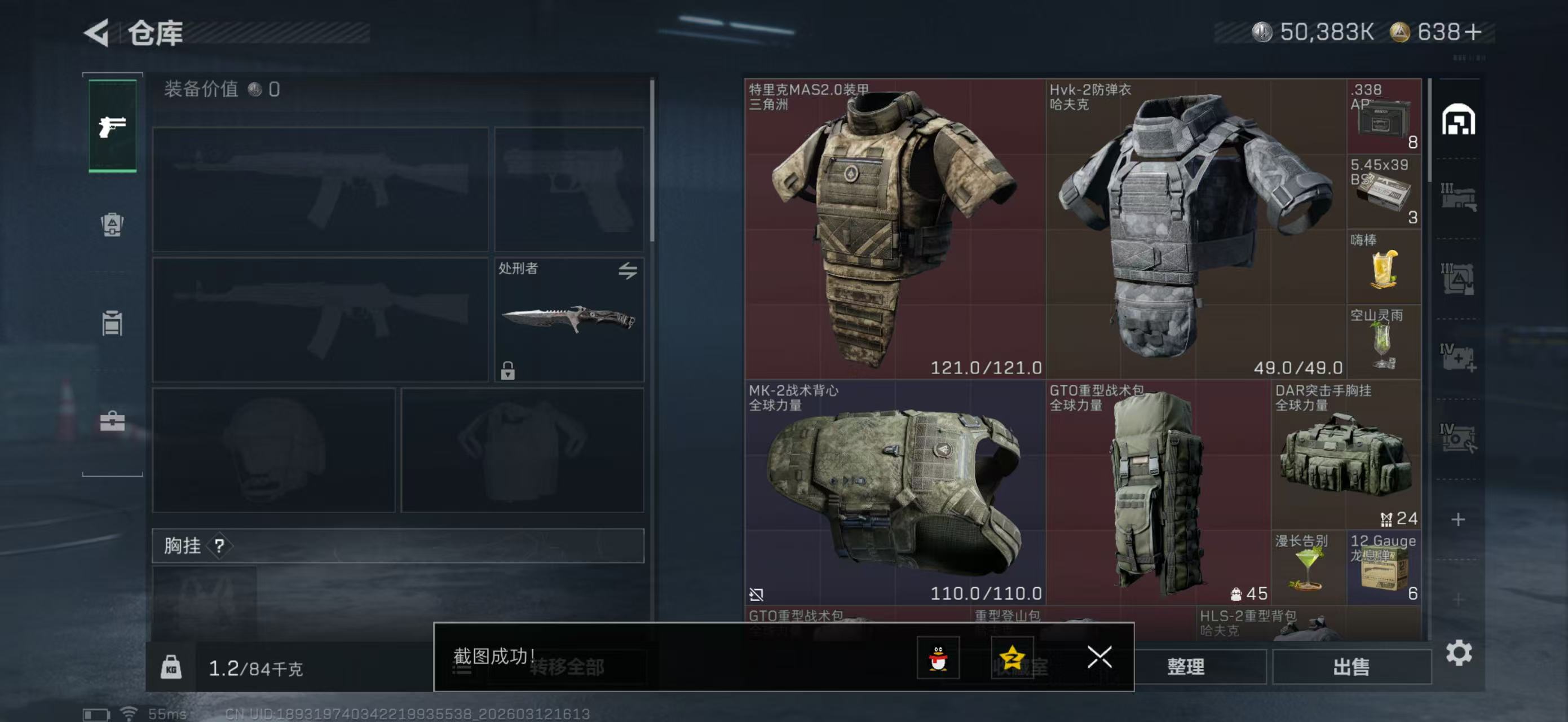Switch to the briefcase category tab
Image resolution: width=1568 pixels, height=722 pixels.
pos(112,421)
